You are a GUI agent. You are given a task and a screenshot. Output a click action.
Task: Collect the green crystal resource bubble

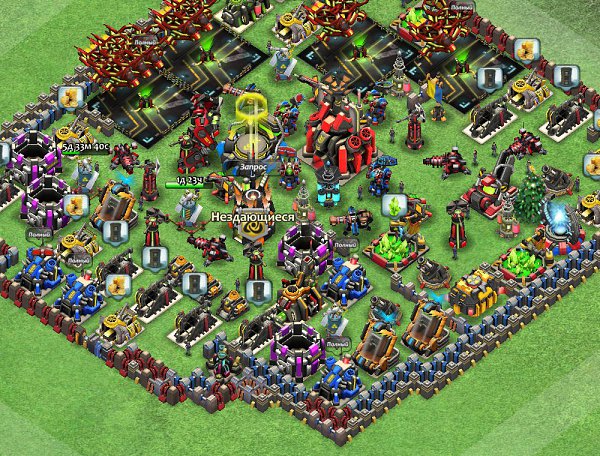[395, 206]
